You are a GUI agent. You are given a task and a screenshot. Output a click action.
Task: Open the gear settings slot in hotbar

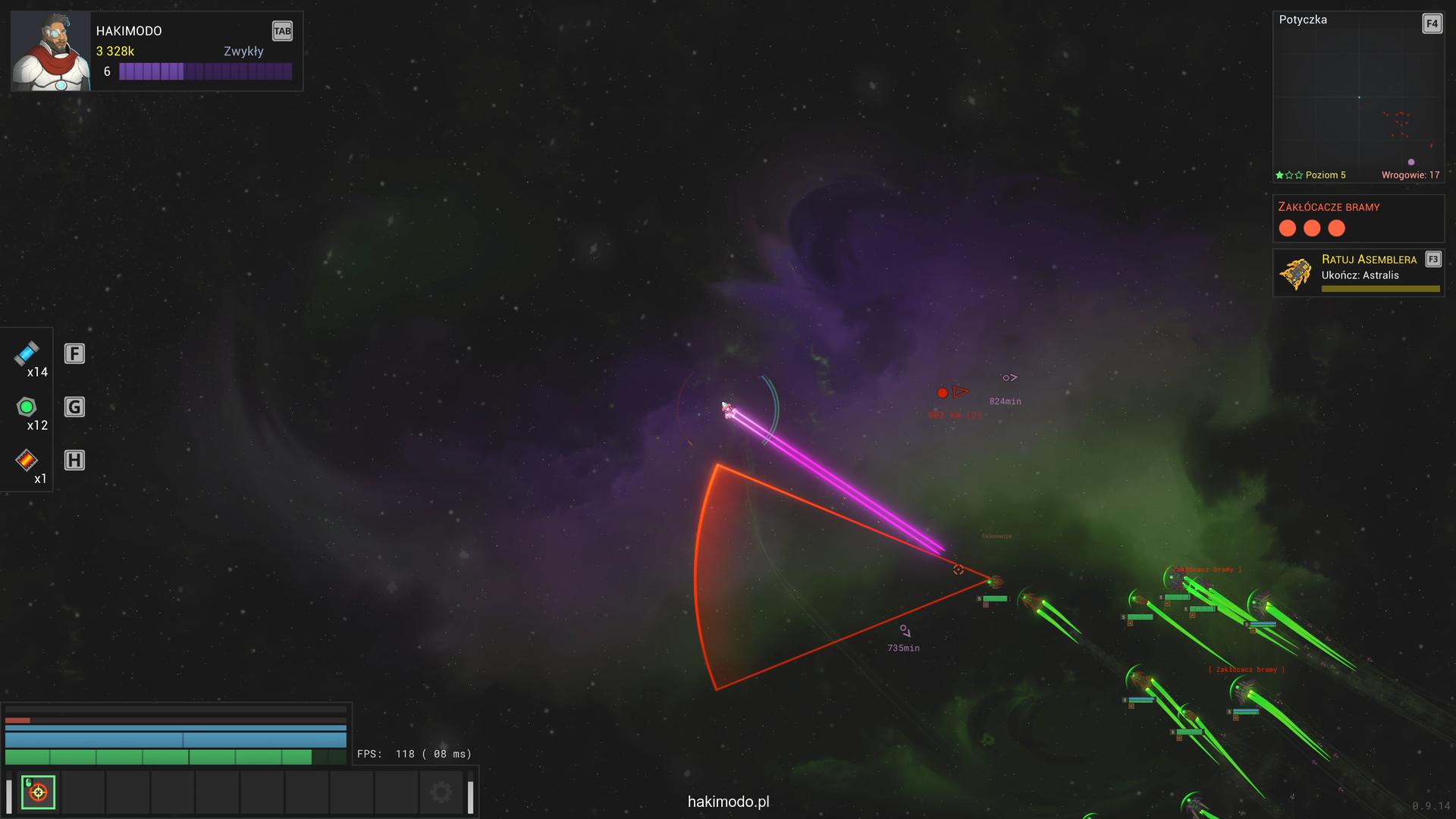[x=441, y=792]
